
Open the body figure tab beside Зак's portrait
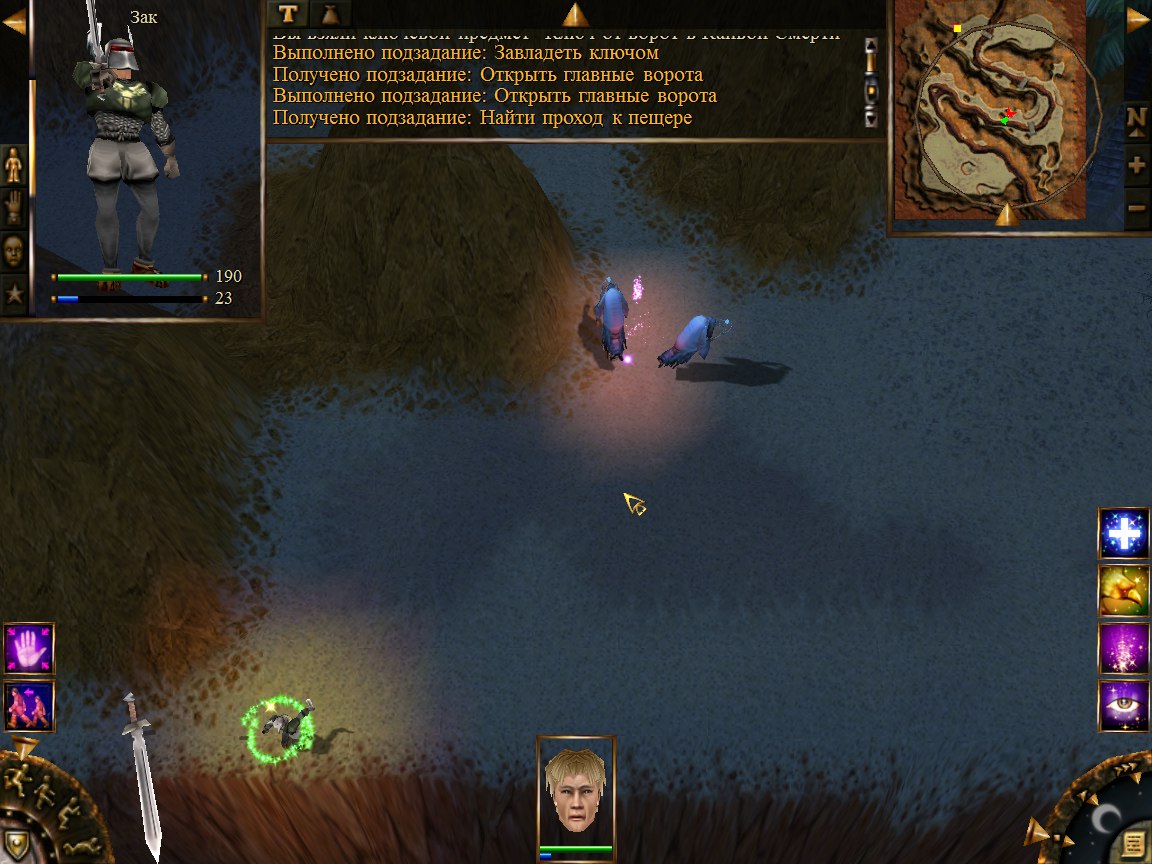pos(14,165)
